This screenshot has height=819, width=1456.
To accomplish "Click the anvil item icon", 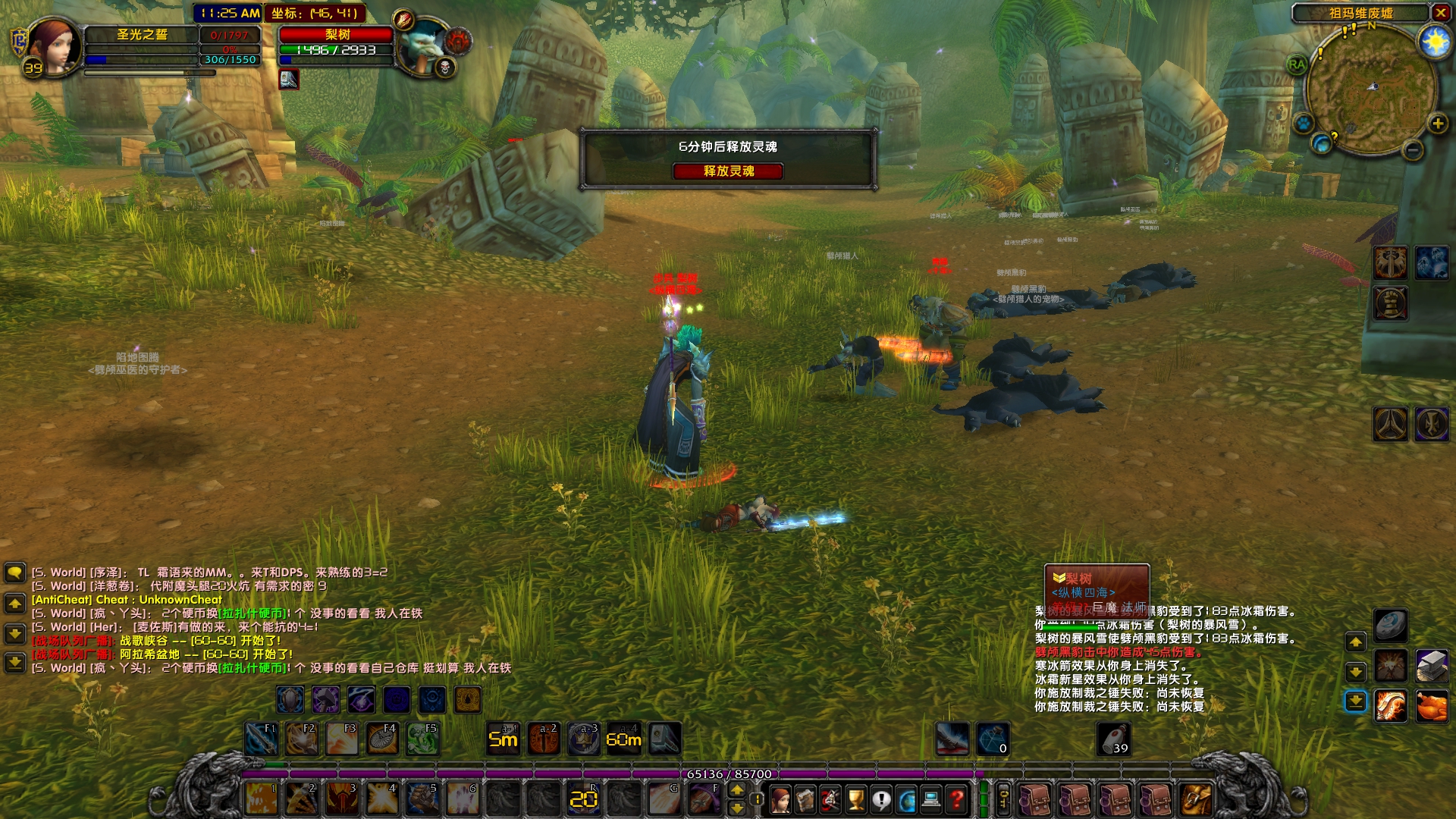I will (1431, 666).
